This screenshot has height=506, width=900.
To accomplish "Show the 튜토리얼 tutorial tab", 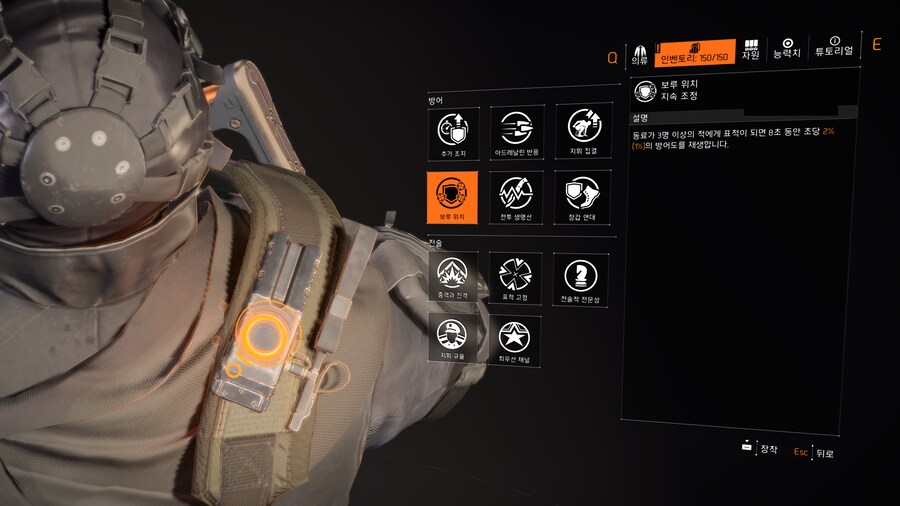I will tap(834, 48).
